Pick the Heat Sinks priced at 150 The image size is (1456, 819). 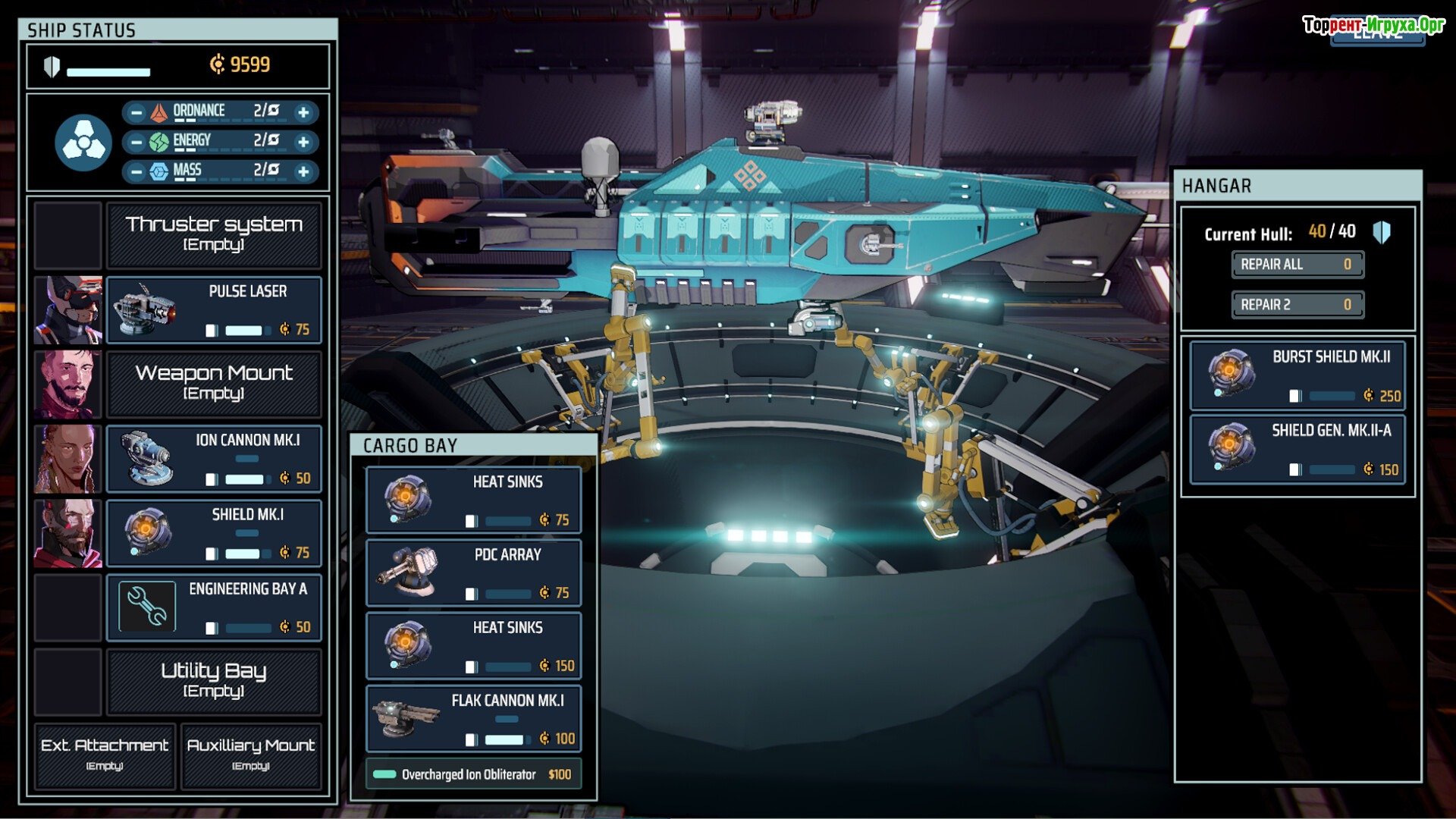[473, 645]
